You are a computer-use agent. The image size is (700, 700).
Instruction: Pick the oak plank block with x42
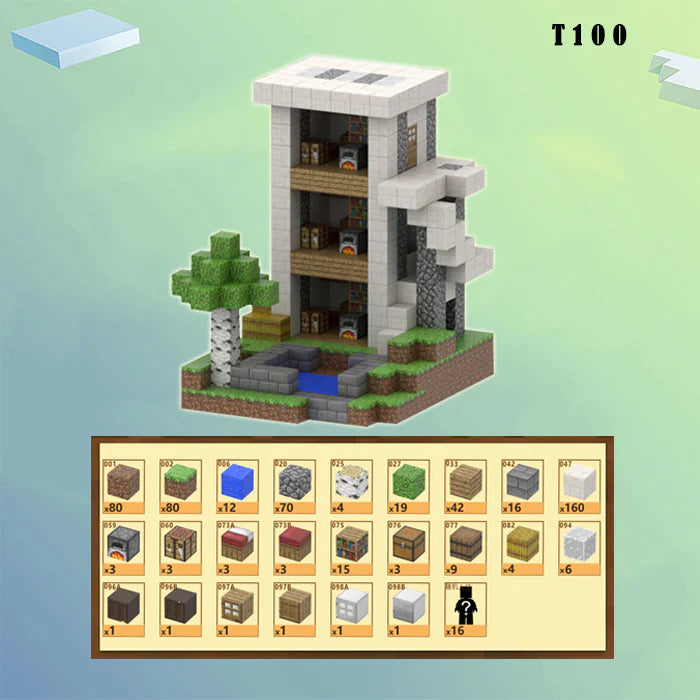point(464,484)
